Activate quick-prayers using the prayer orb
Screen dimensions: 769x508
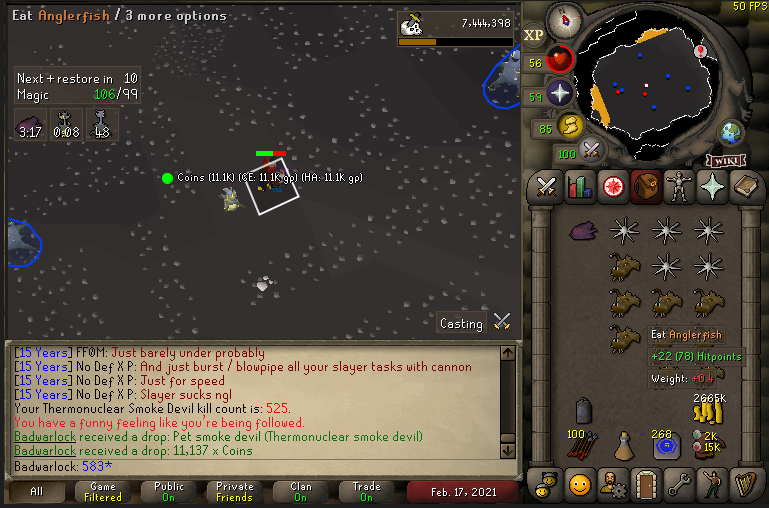click(x=561, y=95)
